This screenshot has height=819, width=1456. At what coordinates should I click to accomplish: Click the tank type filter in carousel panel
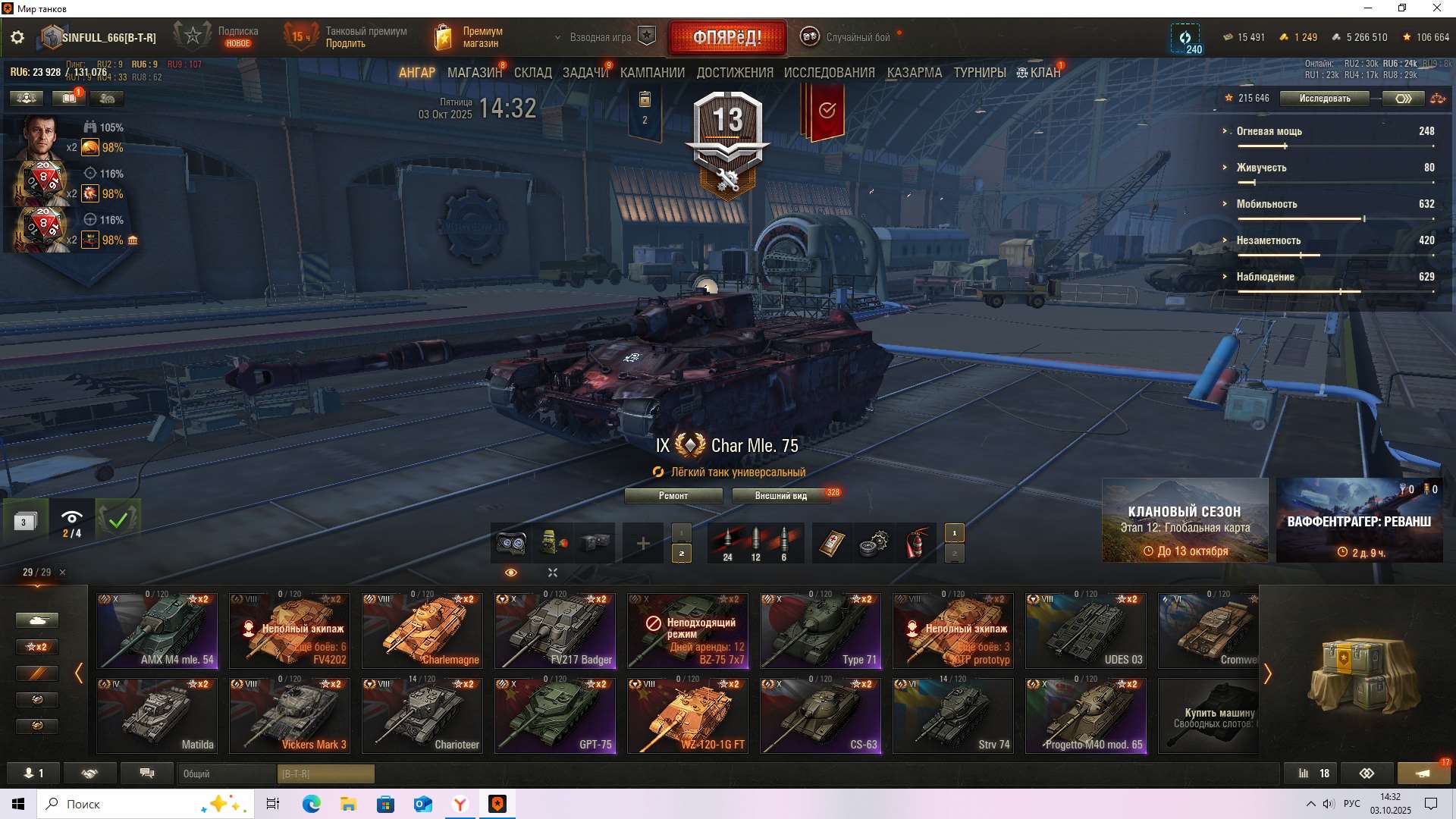(x=37, y=620)
